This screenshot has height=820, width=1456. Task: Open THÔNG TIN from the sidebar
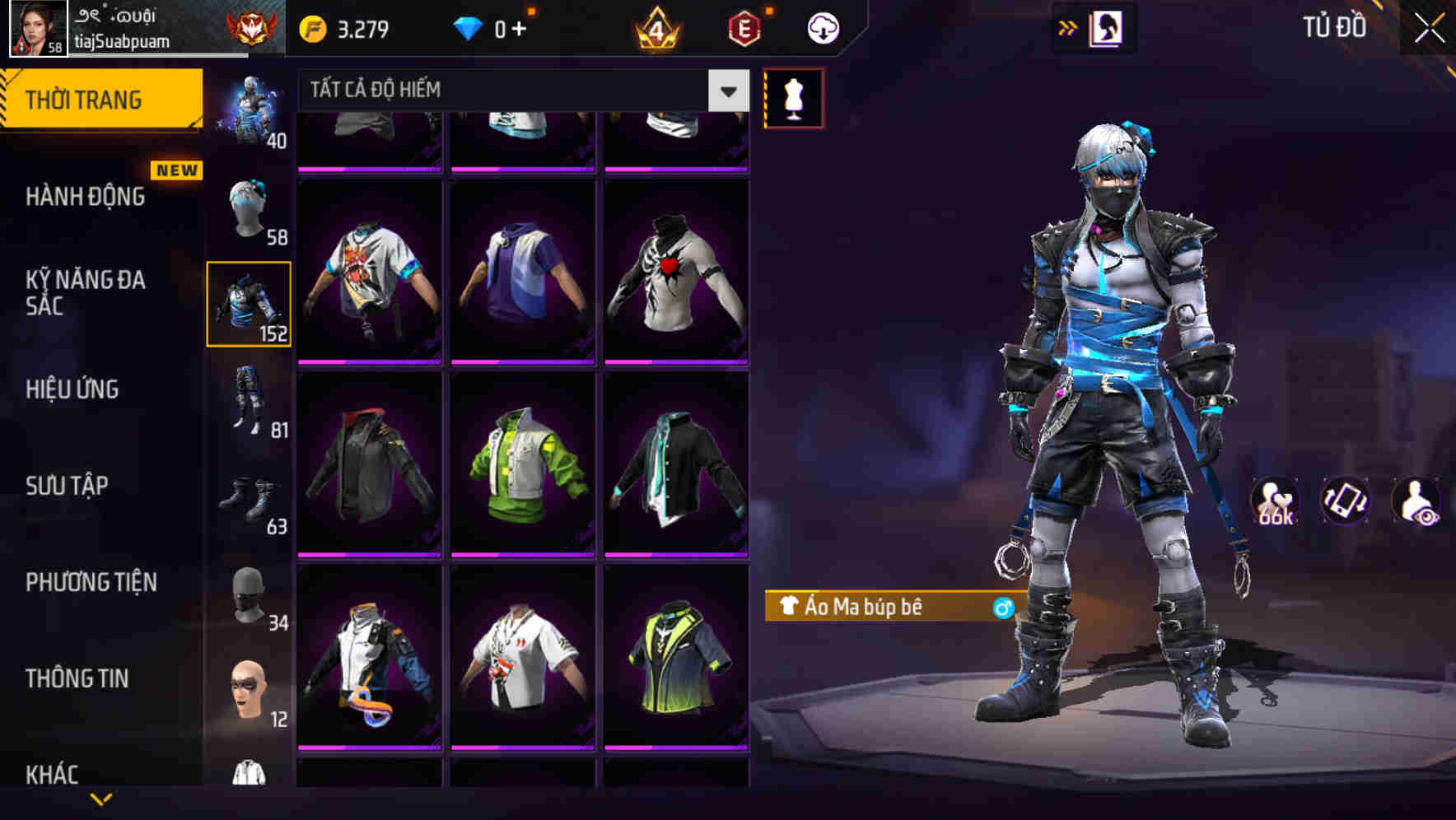click(x=79, y=678)
